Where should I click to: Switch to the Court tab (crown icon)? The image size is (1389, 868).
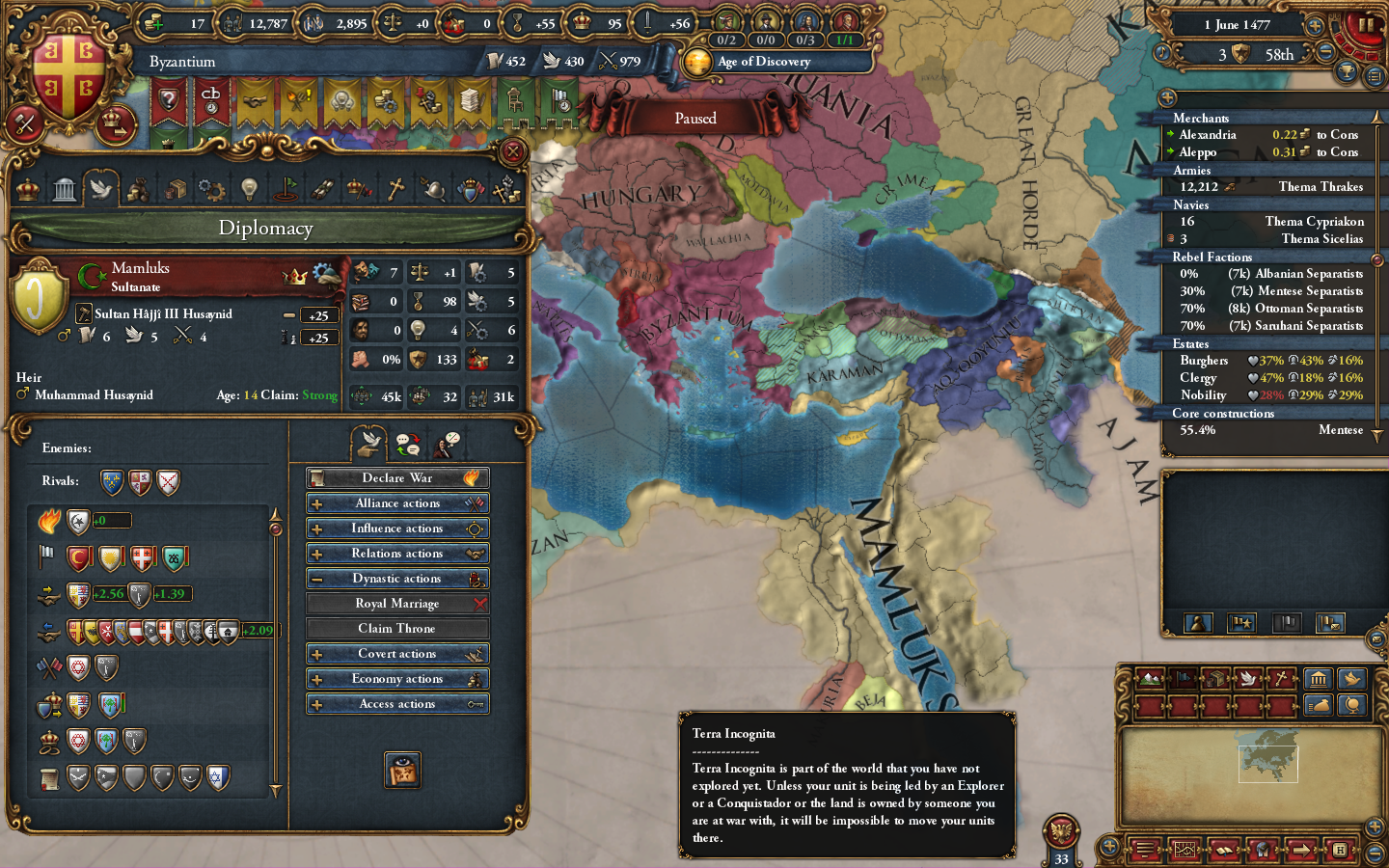[x=26, y=189]
